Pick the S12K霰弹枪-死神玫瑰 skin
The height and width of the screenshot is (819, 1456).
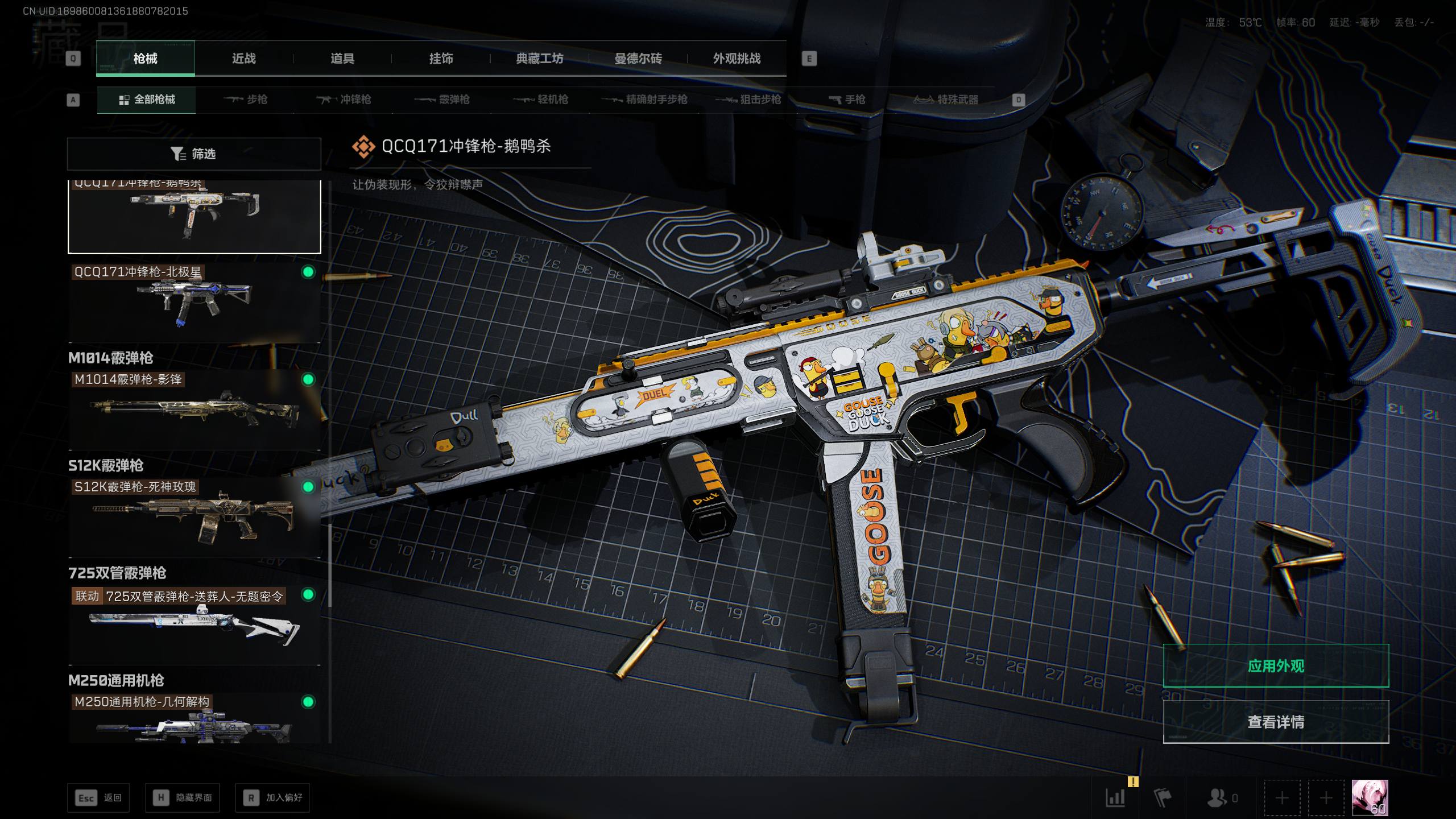pyautogui.click(x=194, y=517)
